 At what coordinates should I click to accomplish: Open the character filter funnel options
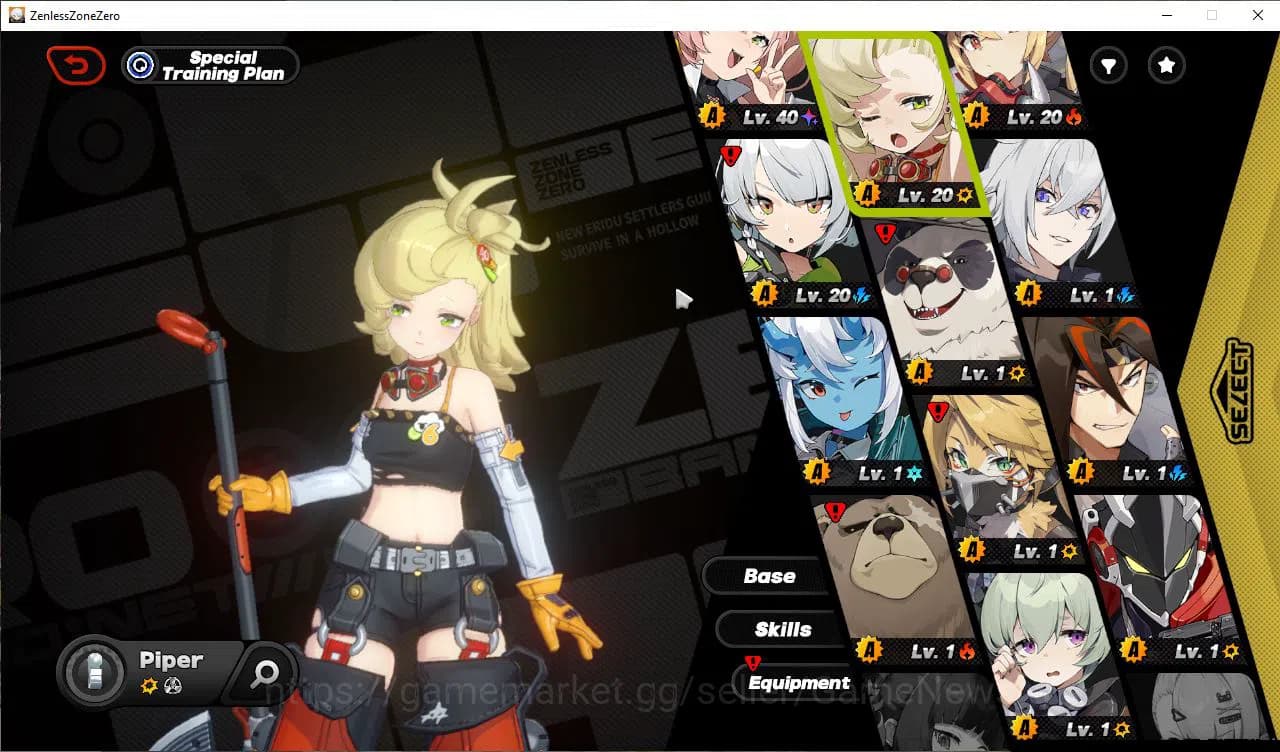[x=1108, y=66]
